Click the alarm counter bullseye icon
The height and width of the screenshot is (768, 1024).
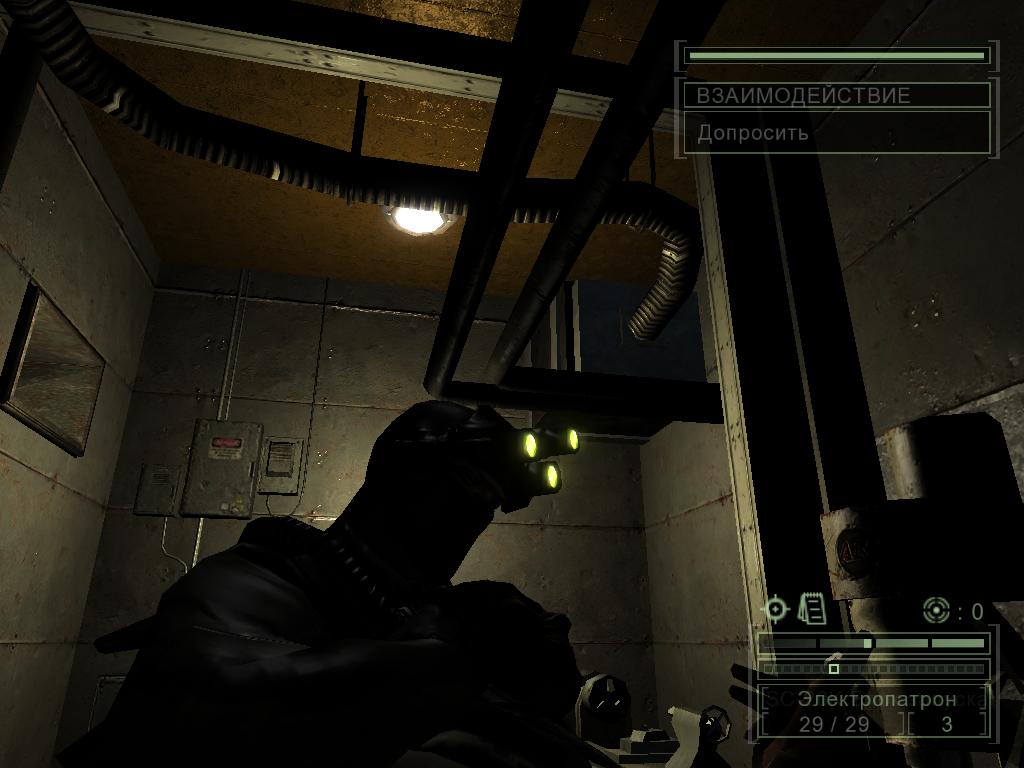tap(936, 610)
